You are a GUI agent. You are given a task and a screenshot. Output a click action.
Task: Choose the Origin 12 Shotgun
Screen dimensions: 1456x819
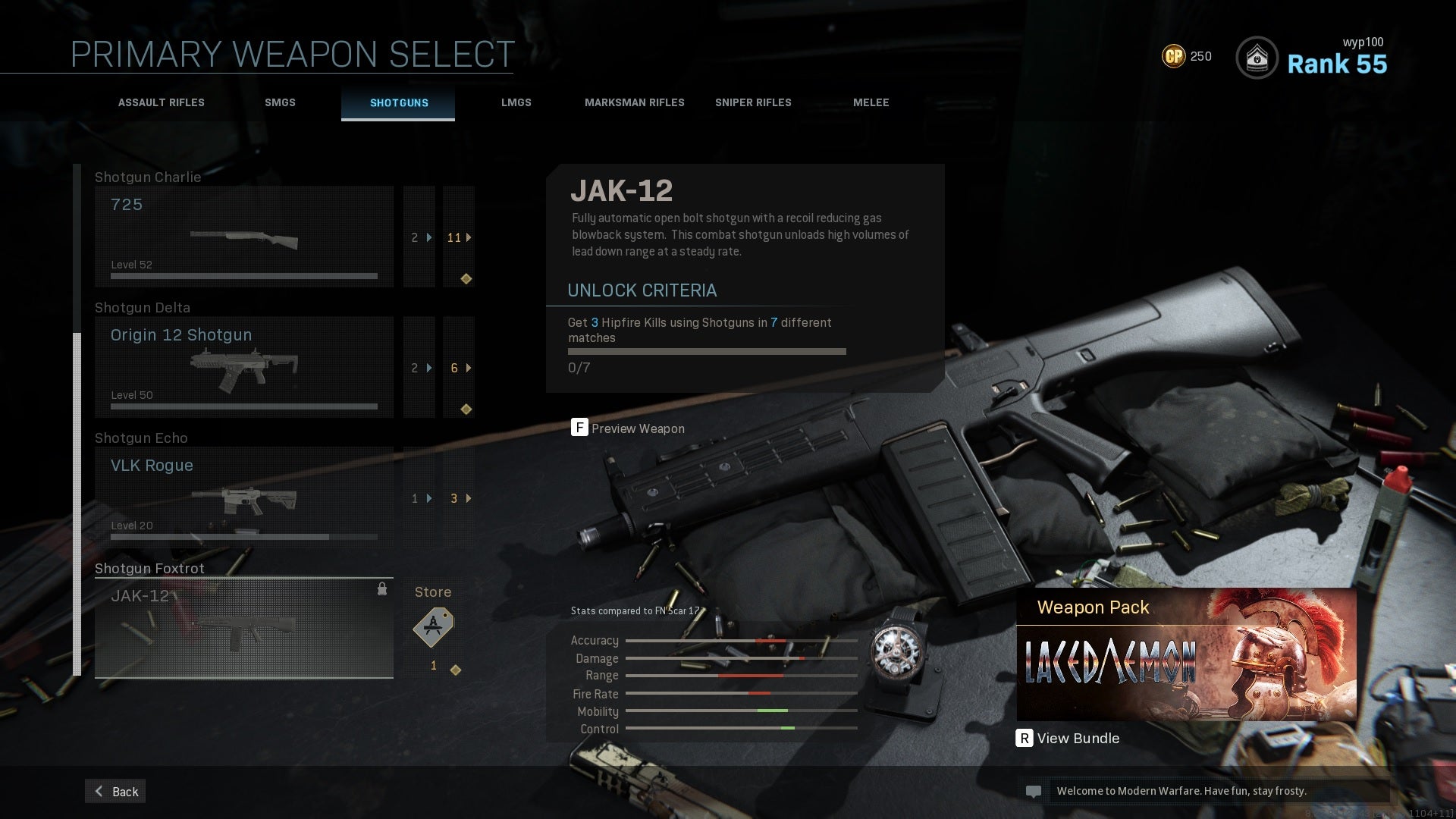pos(243,367)
